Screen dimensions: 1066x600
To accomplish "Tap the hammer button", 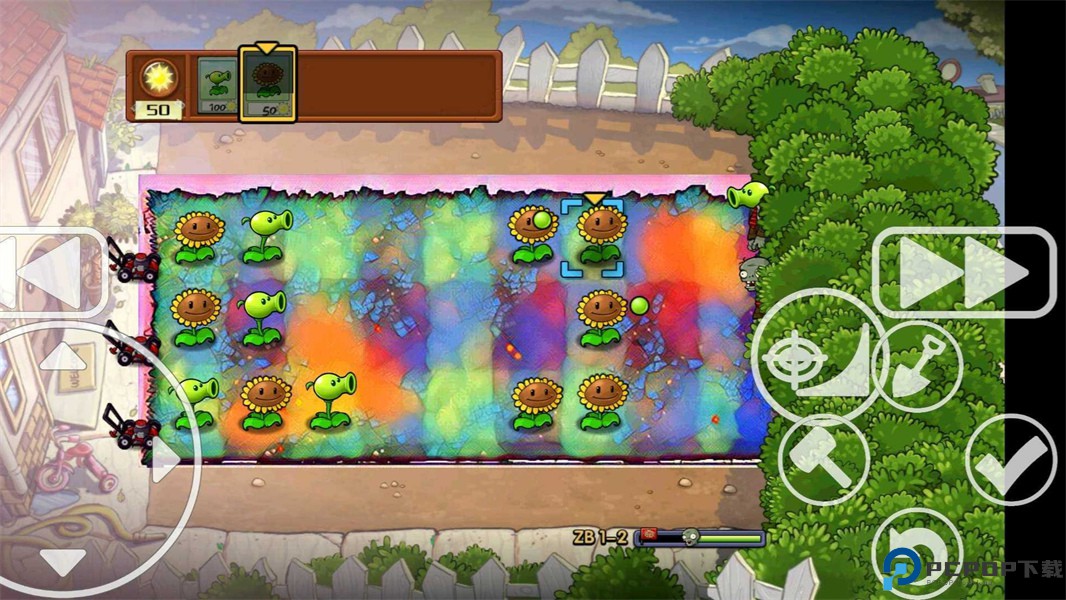I will coord(823,460).
